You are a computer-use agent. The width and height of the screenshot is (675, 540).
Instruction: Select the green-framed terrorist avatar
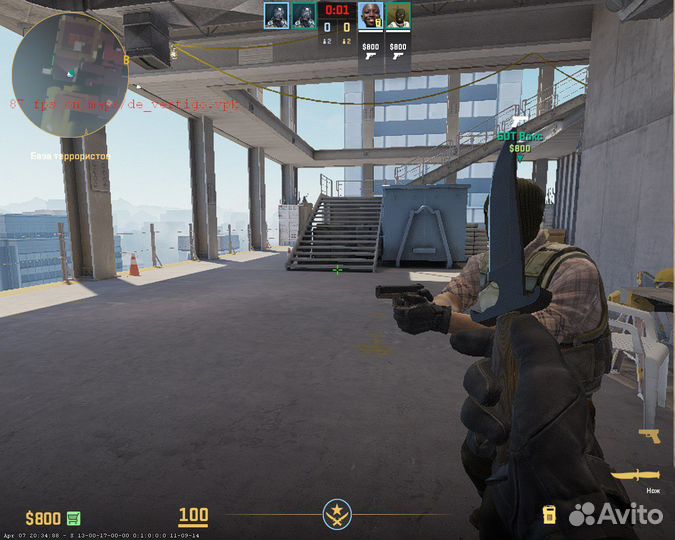(398, 16)
